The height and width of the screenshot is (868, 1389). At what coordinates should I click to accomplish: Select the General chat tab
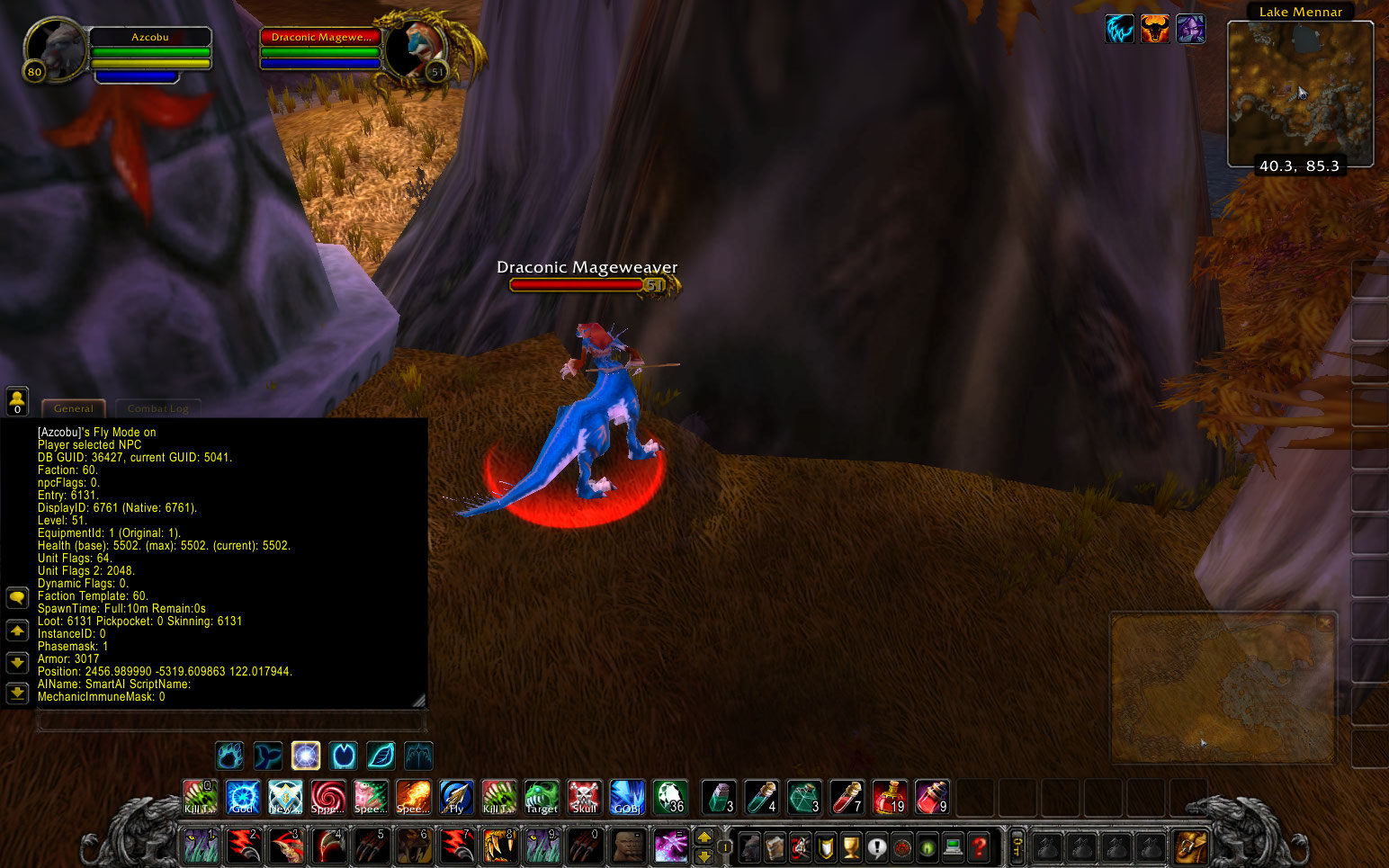click(x=73, y=407)
